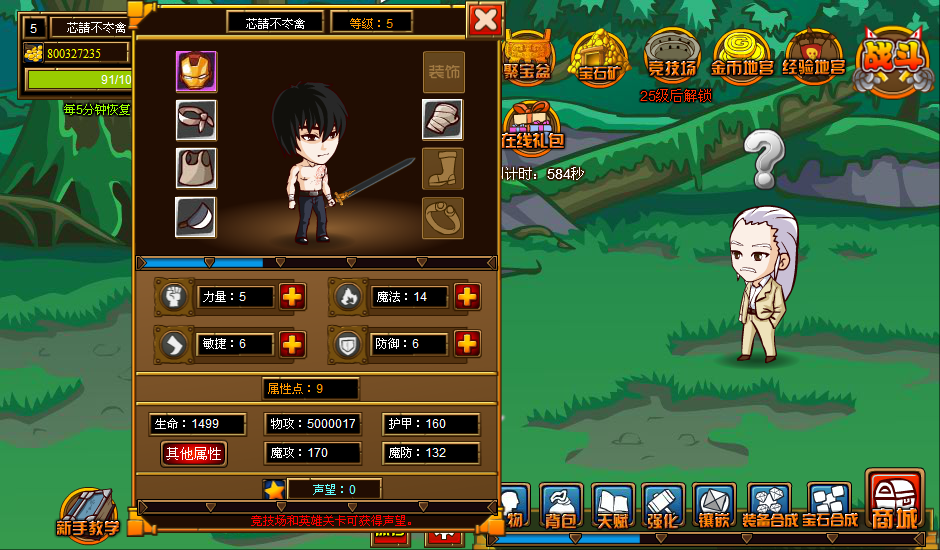This screenshot has width=940, height=550.
Task: Open the 背包 backpack
Action: click(562, 506)
